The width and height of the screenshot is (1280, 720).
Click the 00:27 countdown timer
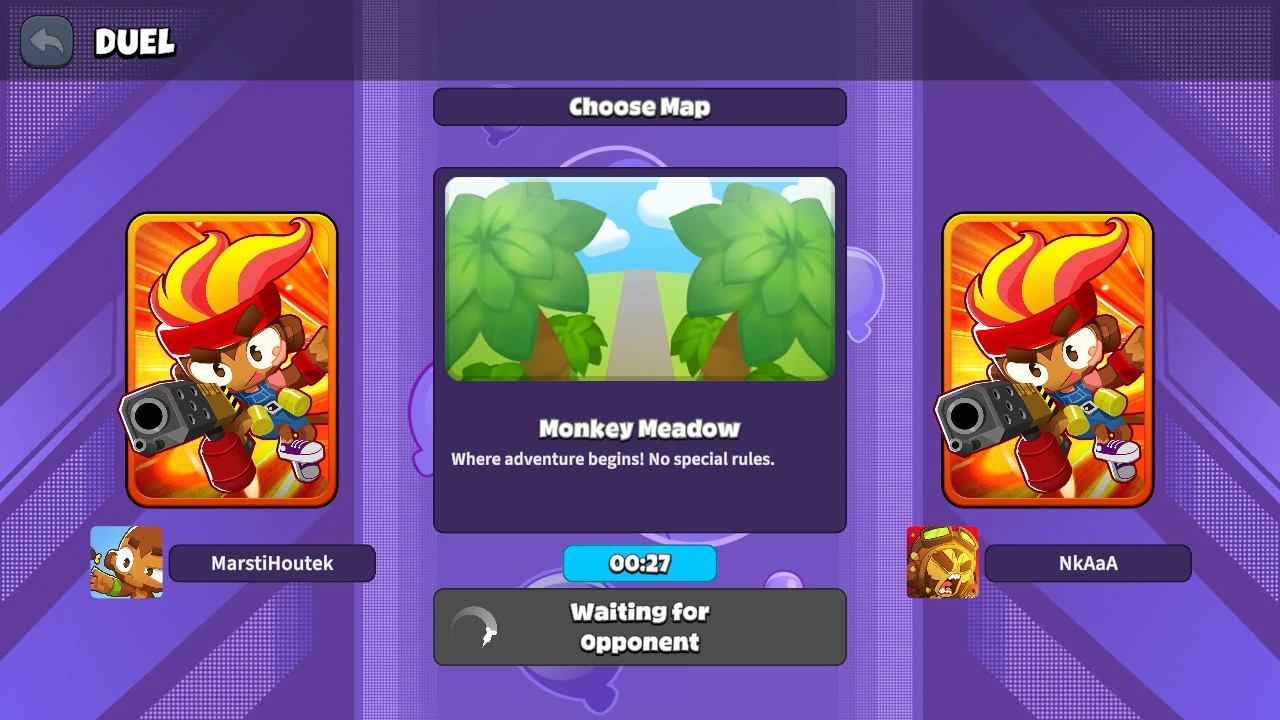coord(639,563)
